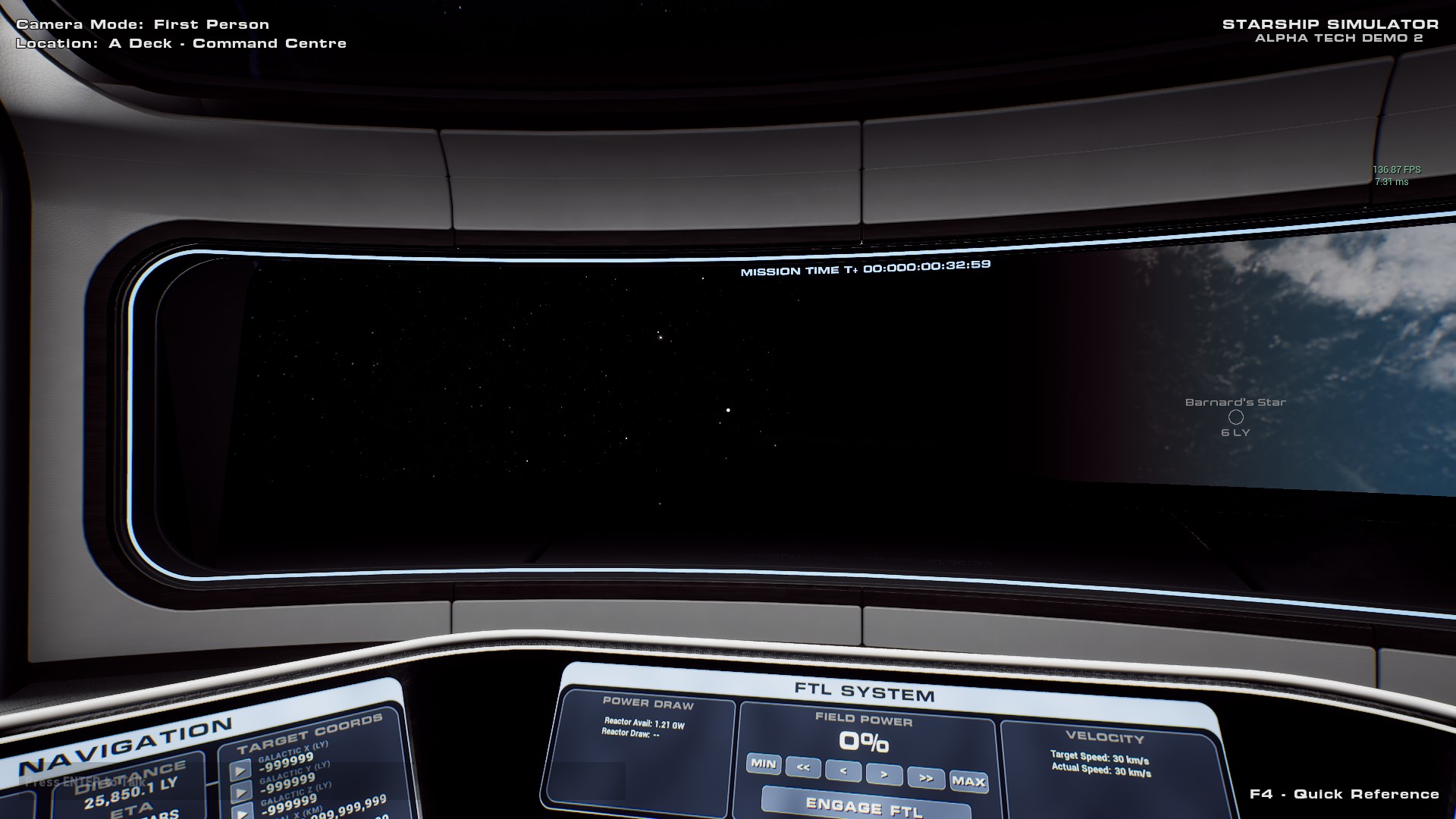Increase field power with single-right arrow
Screen dimensions: 1456x819
pyautogui.click(x=884, y=774)
